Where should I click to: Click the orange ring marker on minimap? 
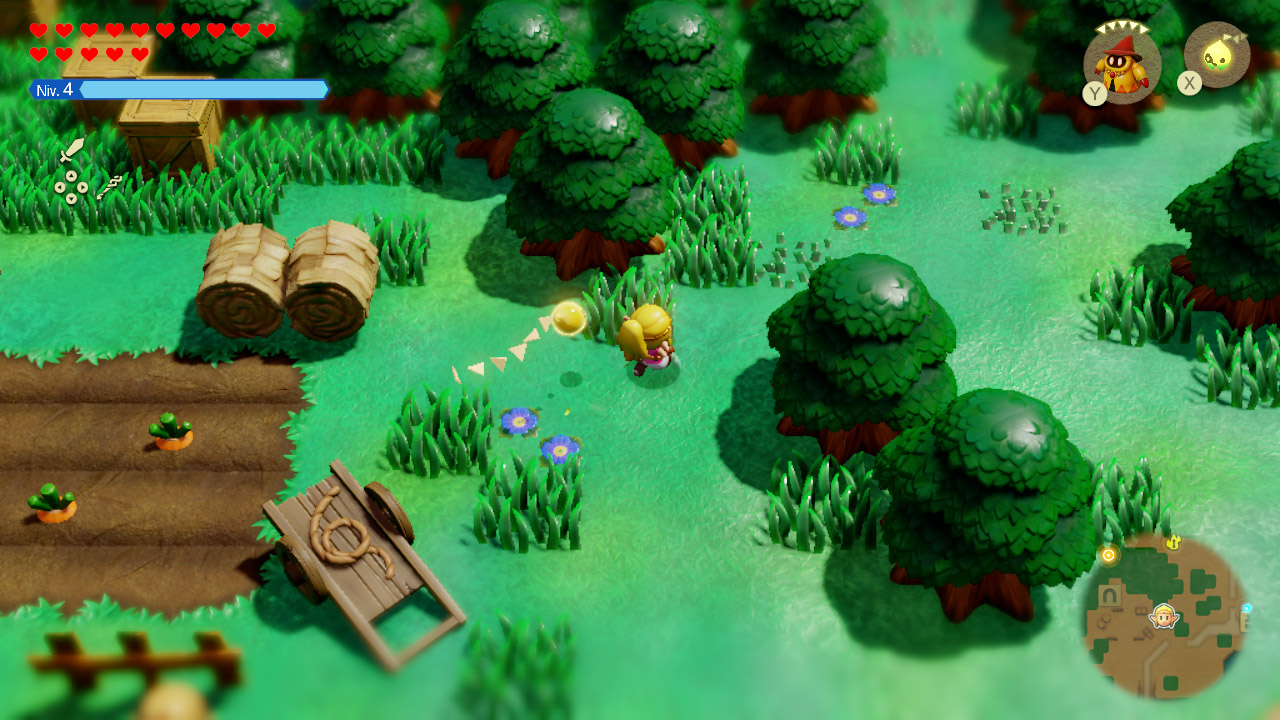pyautogui.click(x=1108, y=555)
